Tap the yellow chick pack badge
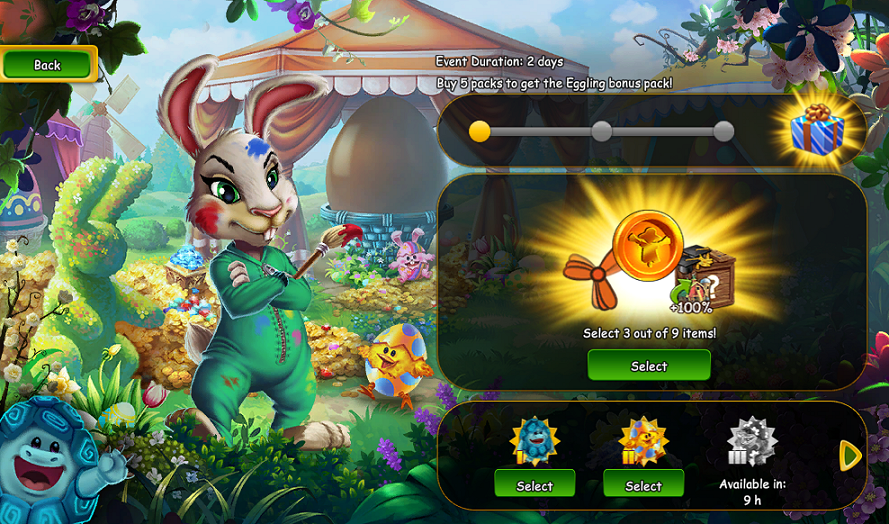 coord(643,440)
